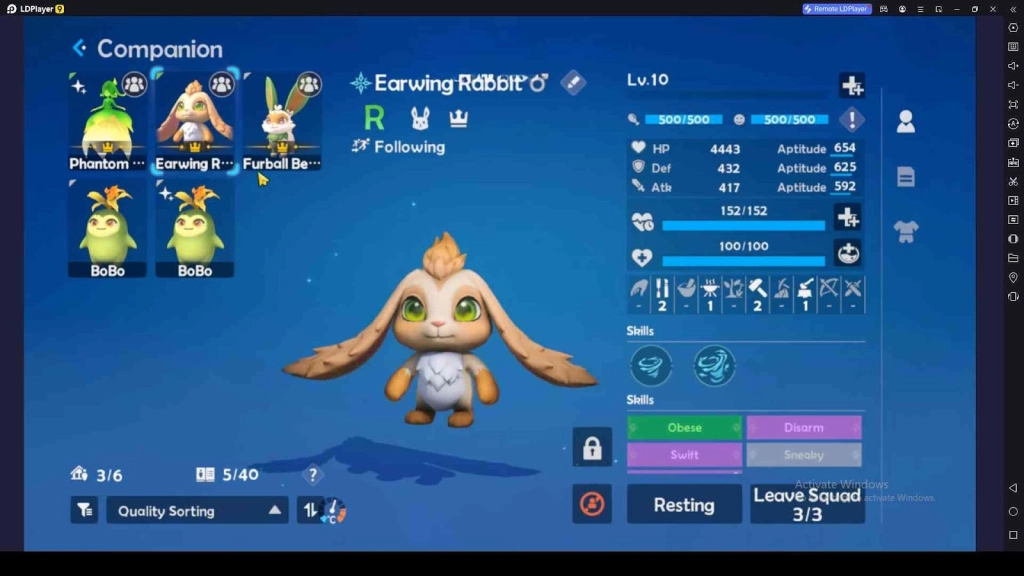Viewport: 1024px width, 576px height.
Task: Switch to the companion profile tab
Action: point(906,122)
